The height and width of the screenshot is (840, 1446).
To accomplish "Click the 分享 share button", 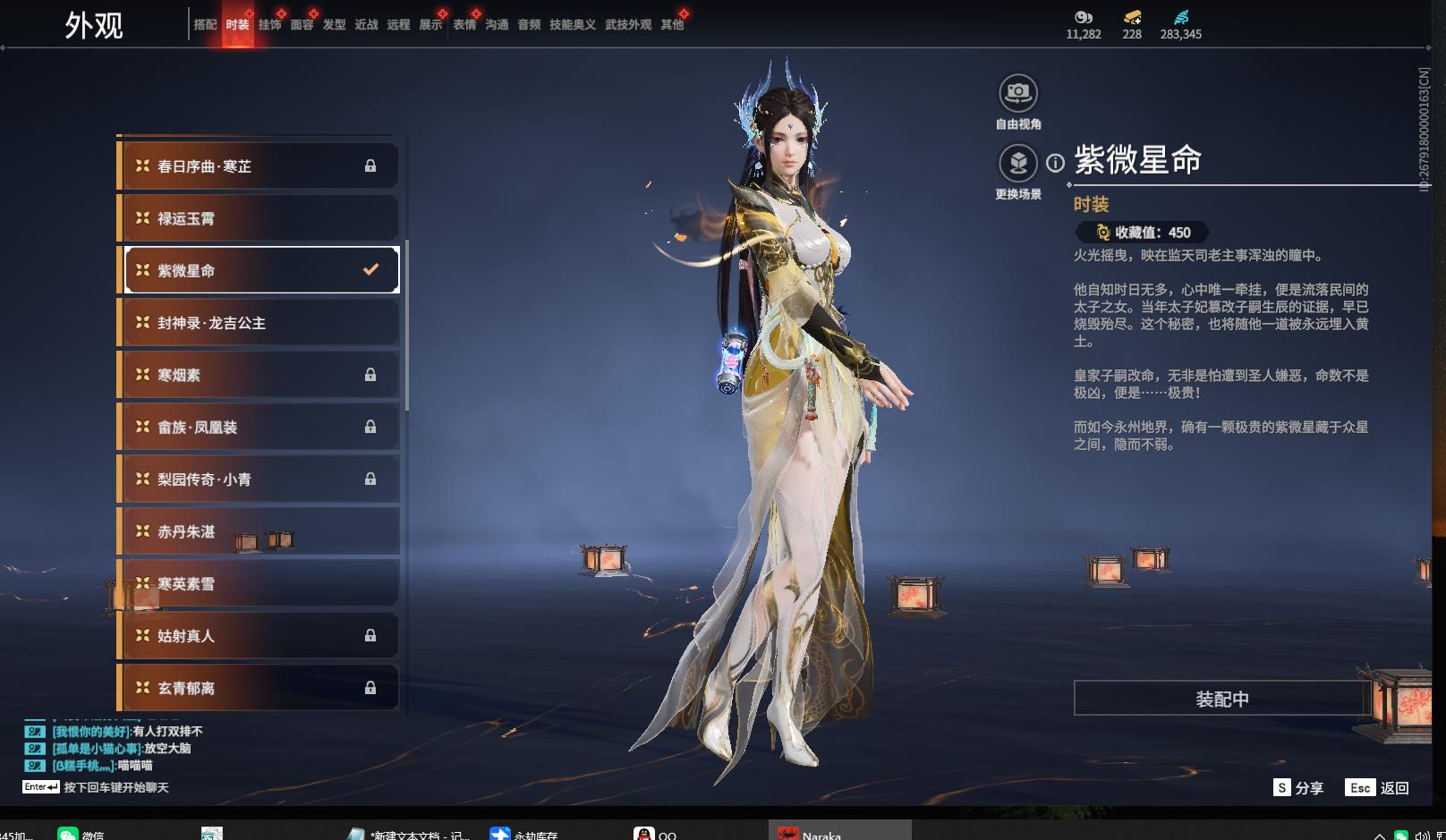I will click(1298, 788).
